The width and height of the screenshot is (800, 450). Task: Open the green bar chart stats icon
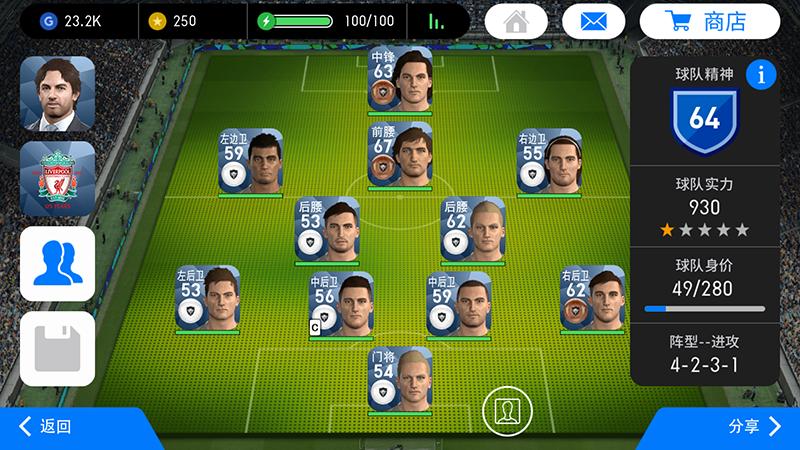click(x=437, y=21)
